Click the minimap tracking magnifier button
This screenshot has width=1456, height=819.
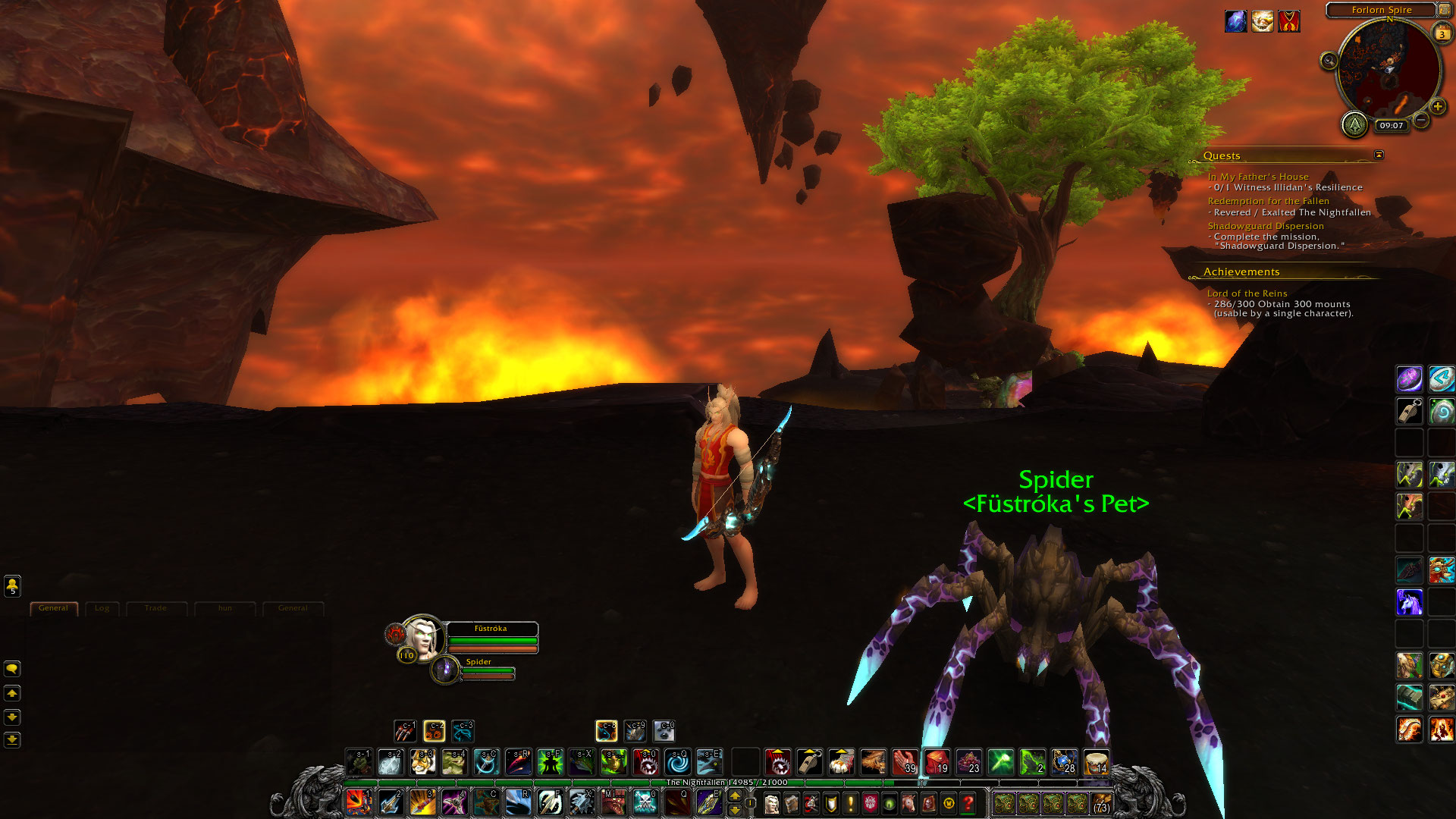pos(1329,61)
